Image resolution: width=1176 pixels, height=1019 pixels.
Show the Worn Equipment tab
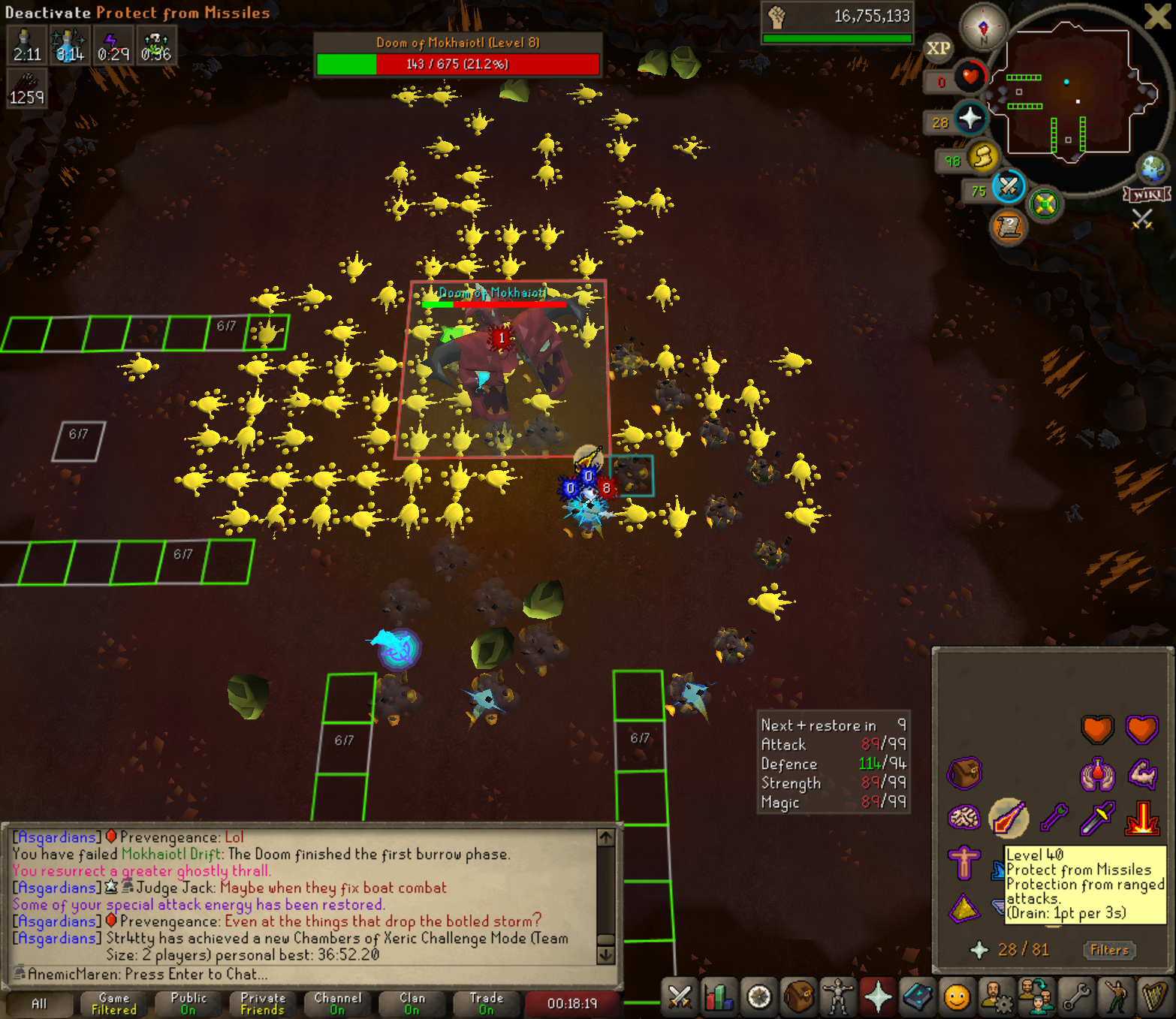[837, 997]
